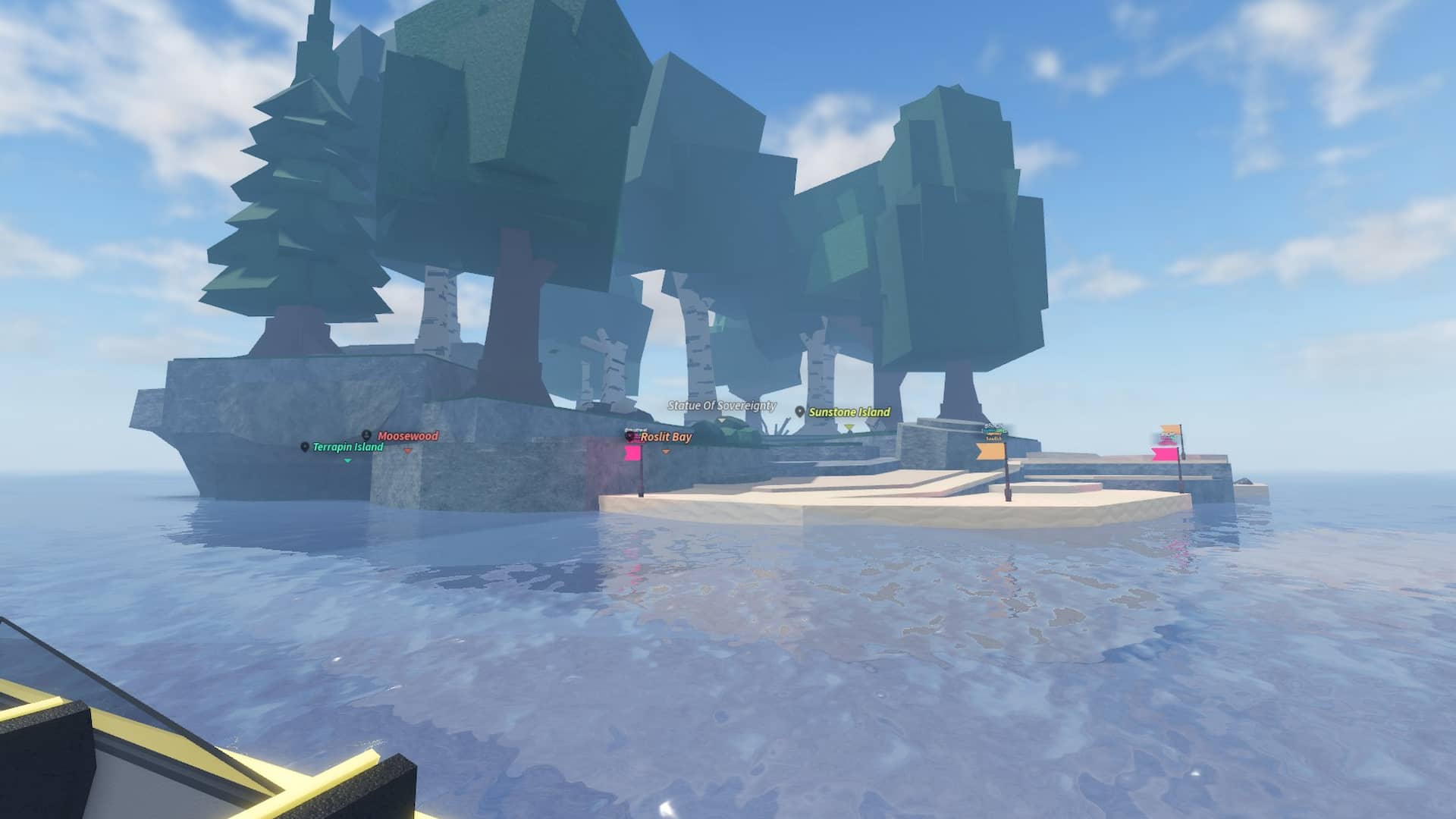Expand the red arrow below Moosewood
1456x819 pixels.
coord(408,451)
